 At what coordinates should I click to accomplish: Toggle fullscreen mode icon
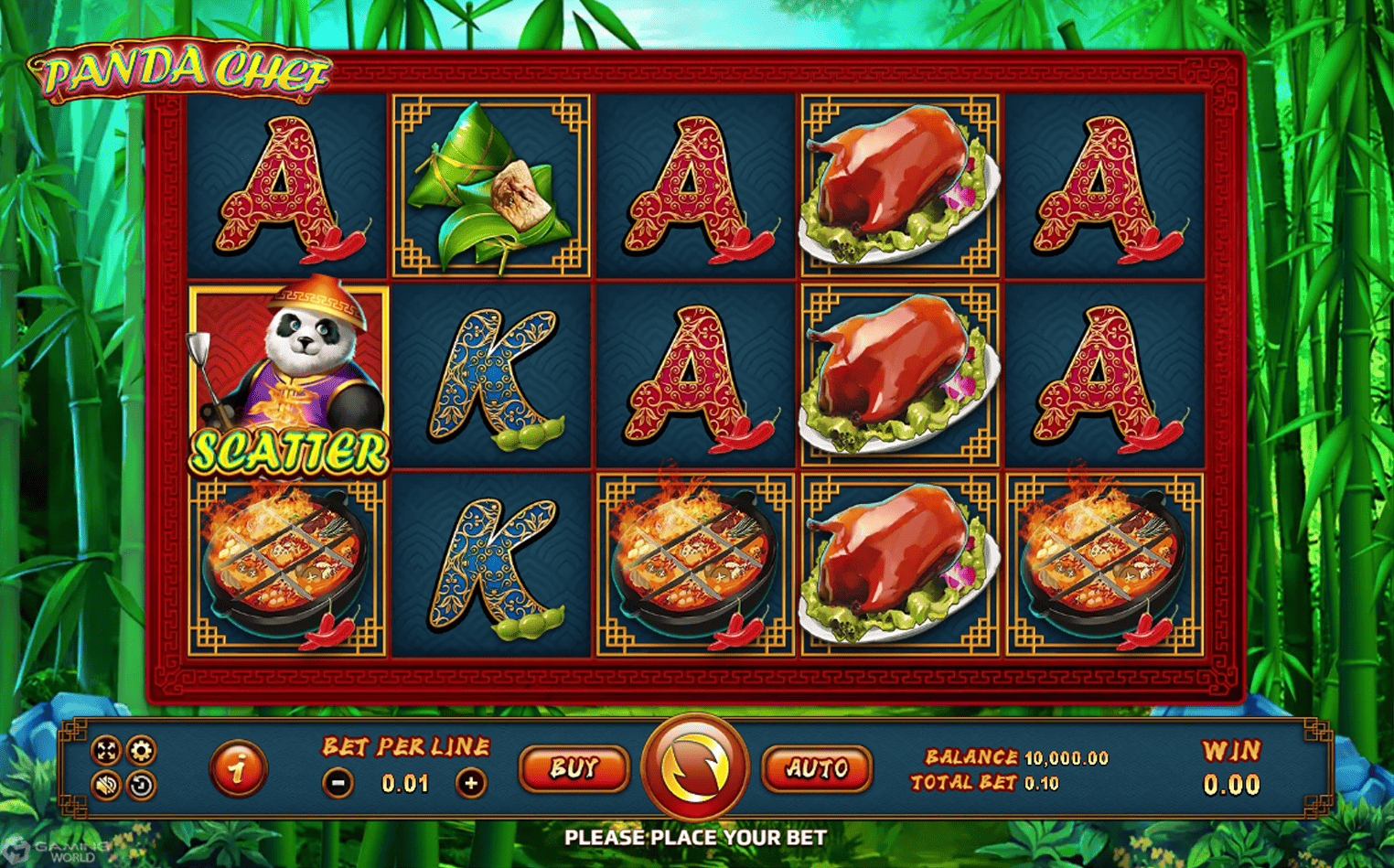107,751
